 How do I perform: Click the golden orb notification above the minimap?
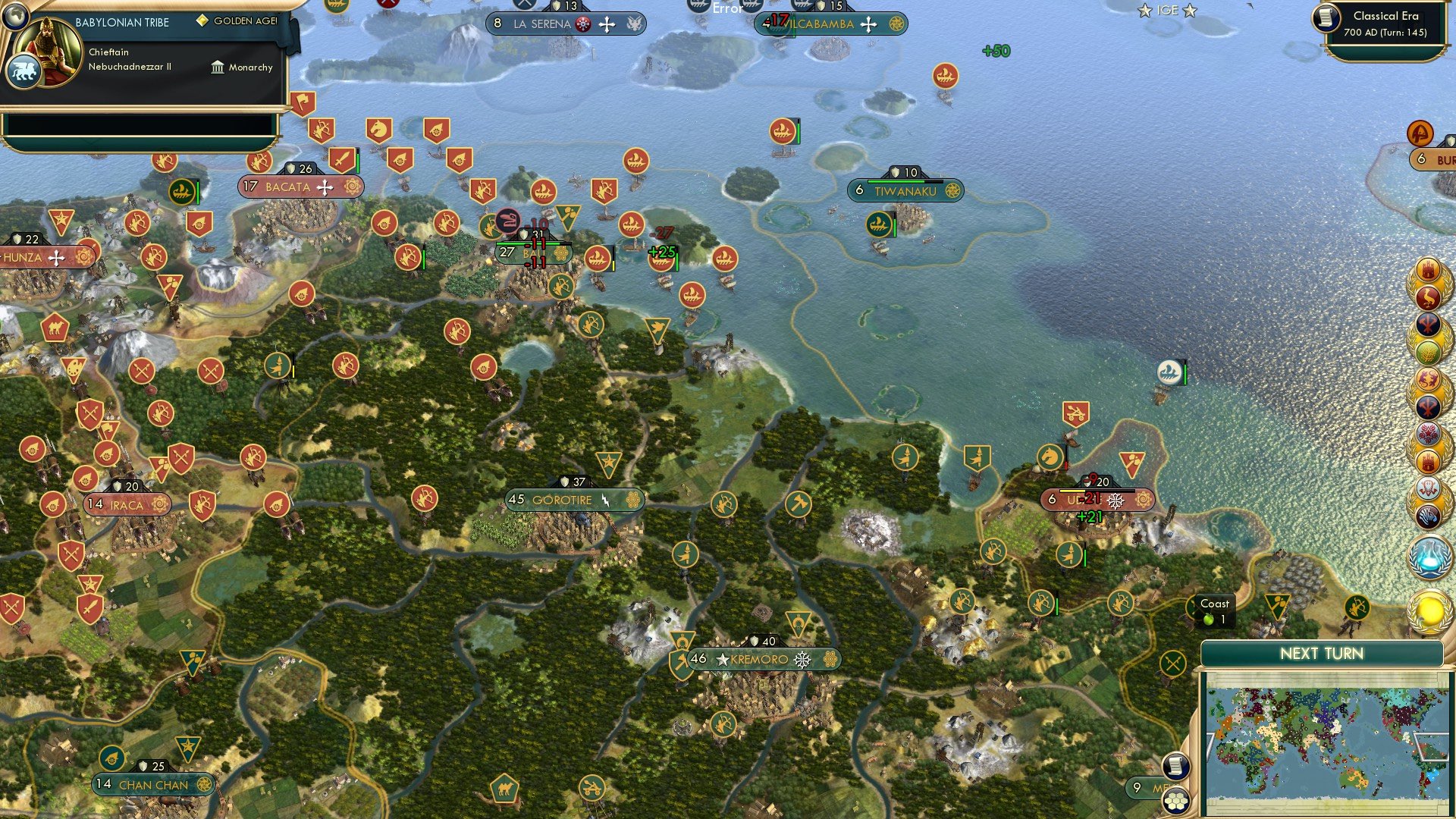[x=1430, y=610]
